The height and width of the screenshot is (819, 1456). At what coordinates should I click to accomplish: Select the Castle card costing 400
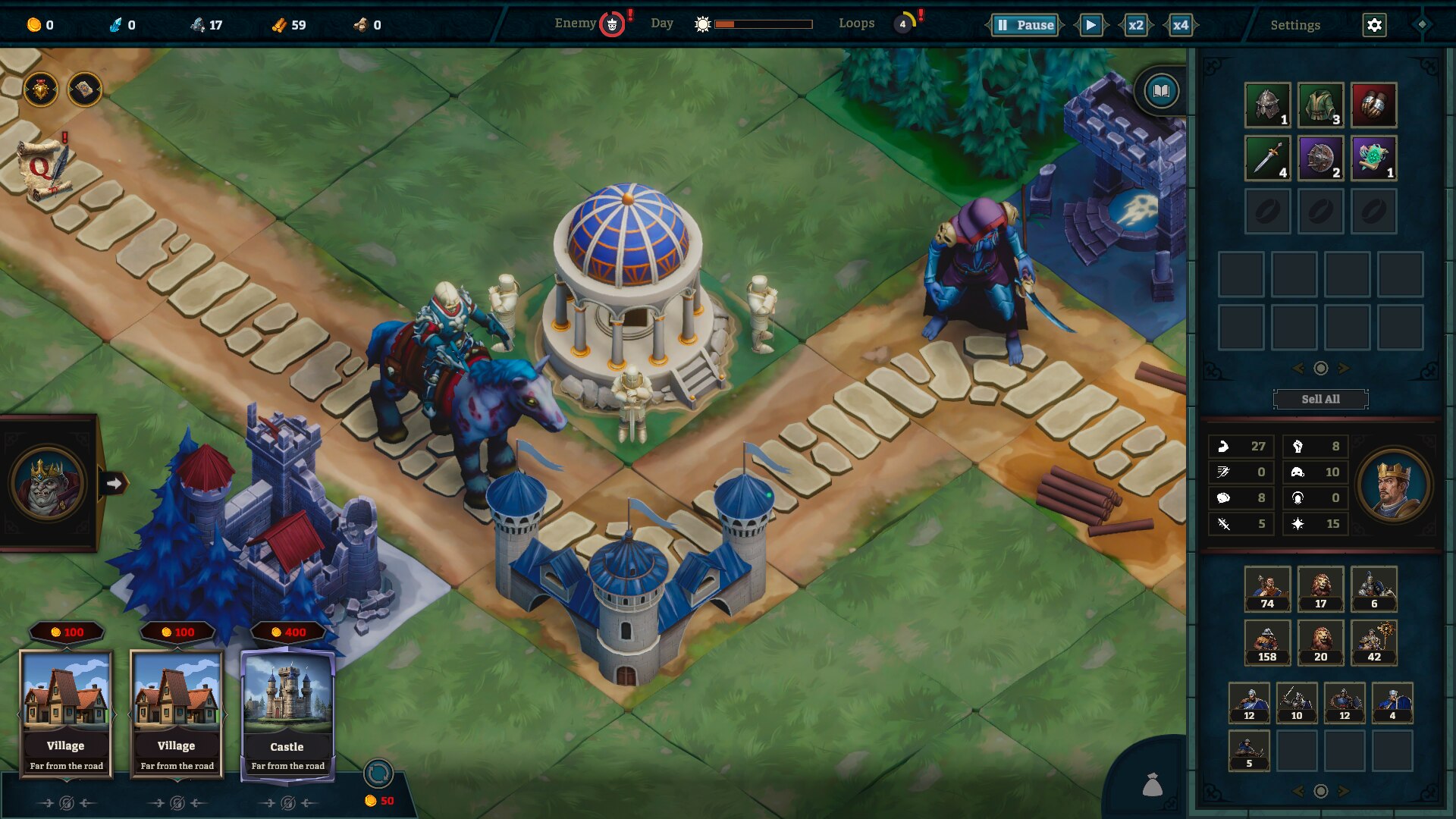coord(287,713)
